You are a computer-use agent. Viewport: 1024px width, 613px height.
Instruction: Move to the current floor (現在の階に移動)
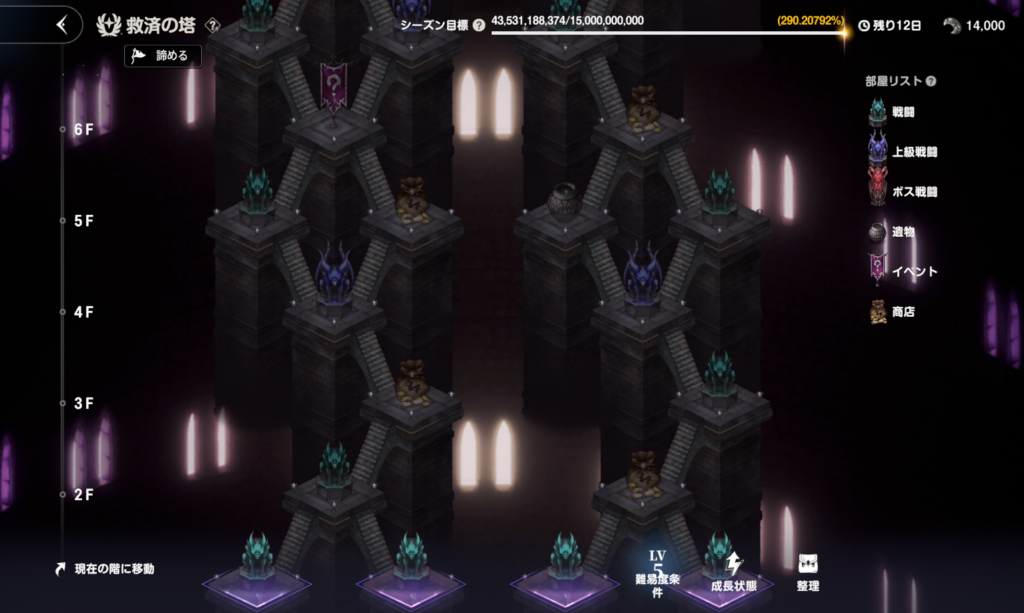click(x=106, y=569)
